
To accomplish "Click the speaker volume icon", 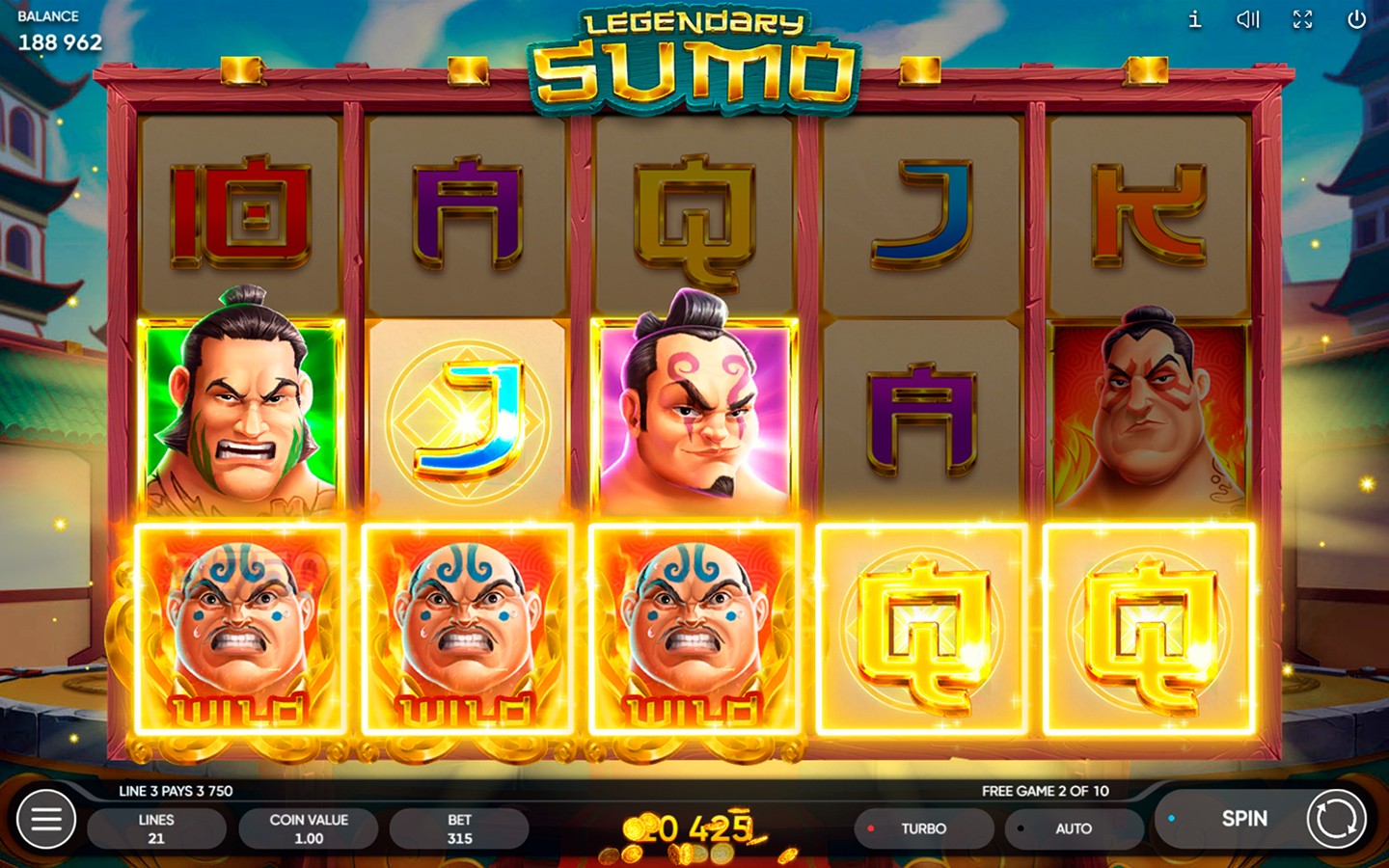I will click(1248, 19).
